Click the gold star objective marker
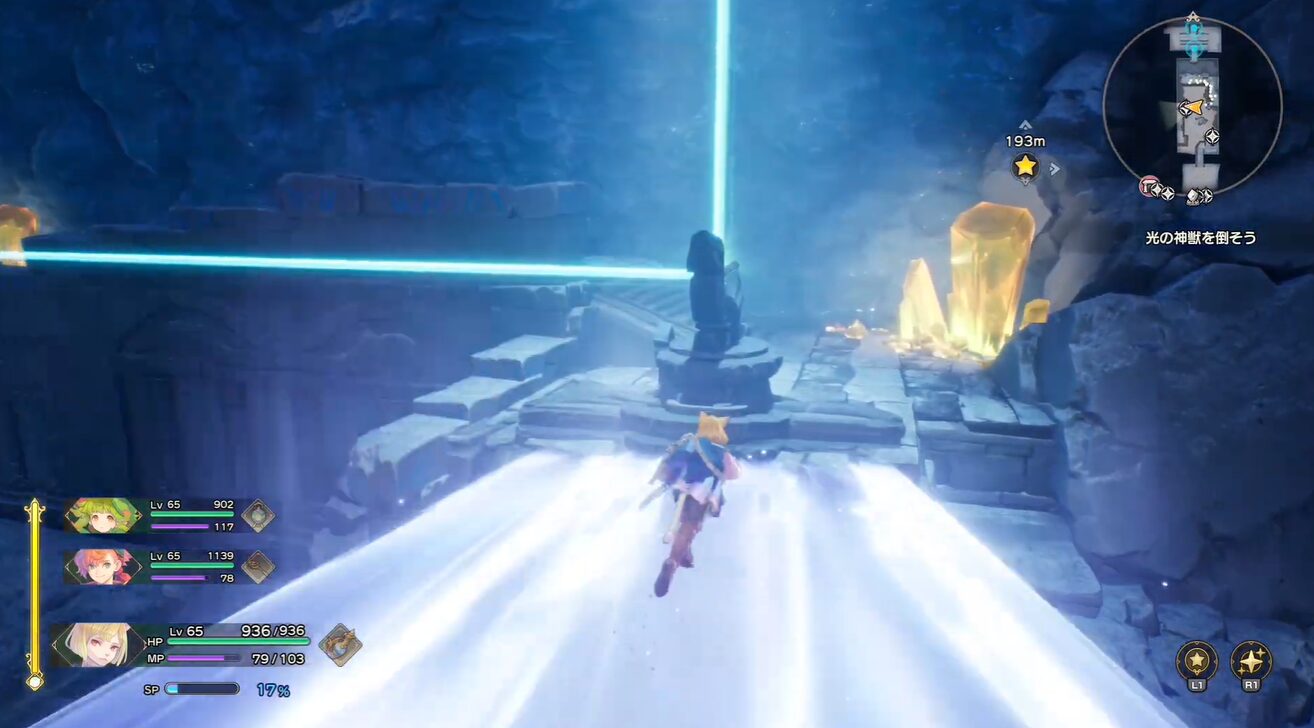 [1025, 166]
